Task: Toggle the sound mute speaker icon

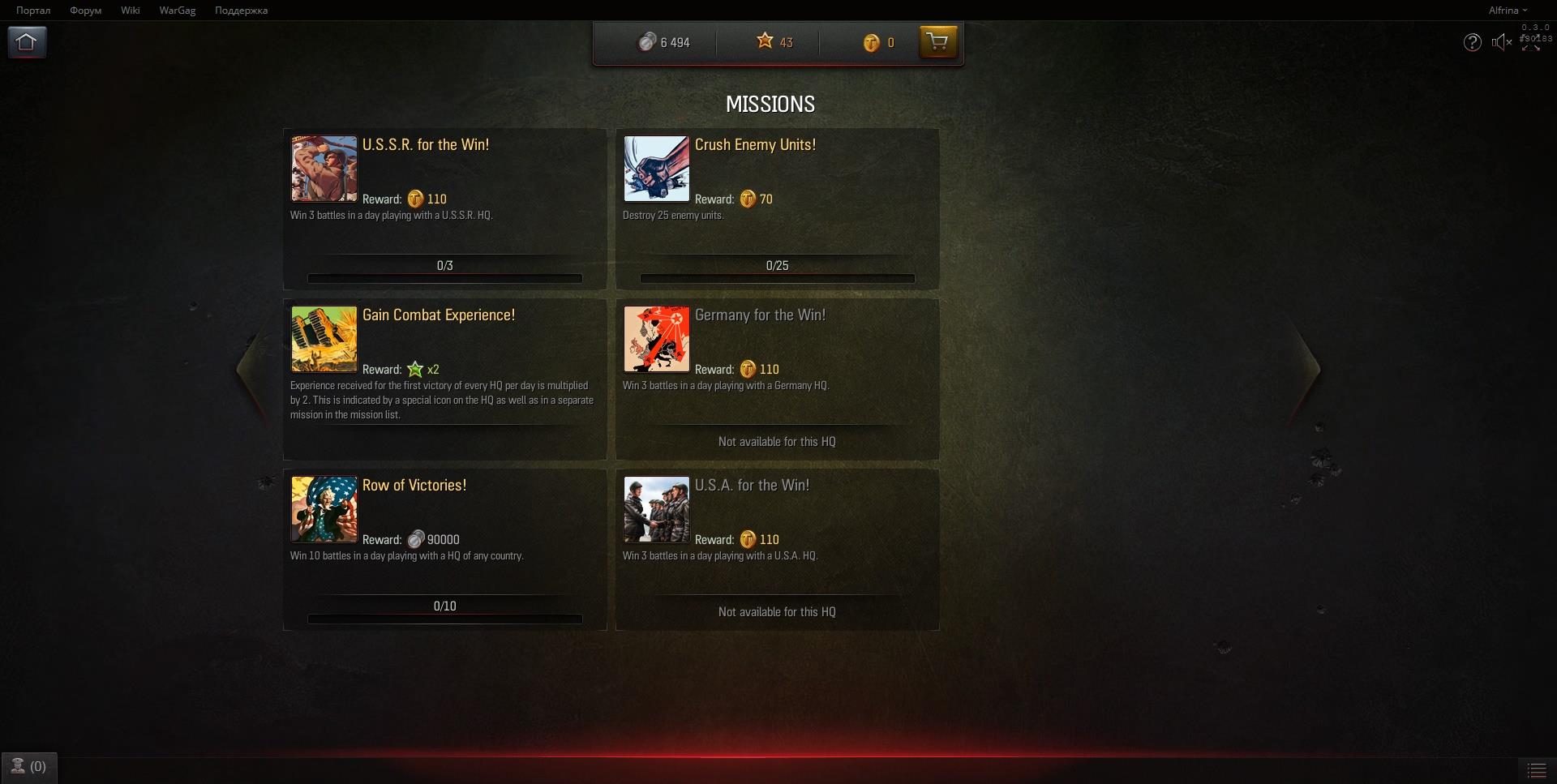Action: click(x=1501, y=42)
